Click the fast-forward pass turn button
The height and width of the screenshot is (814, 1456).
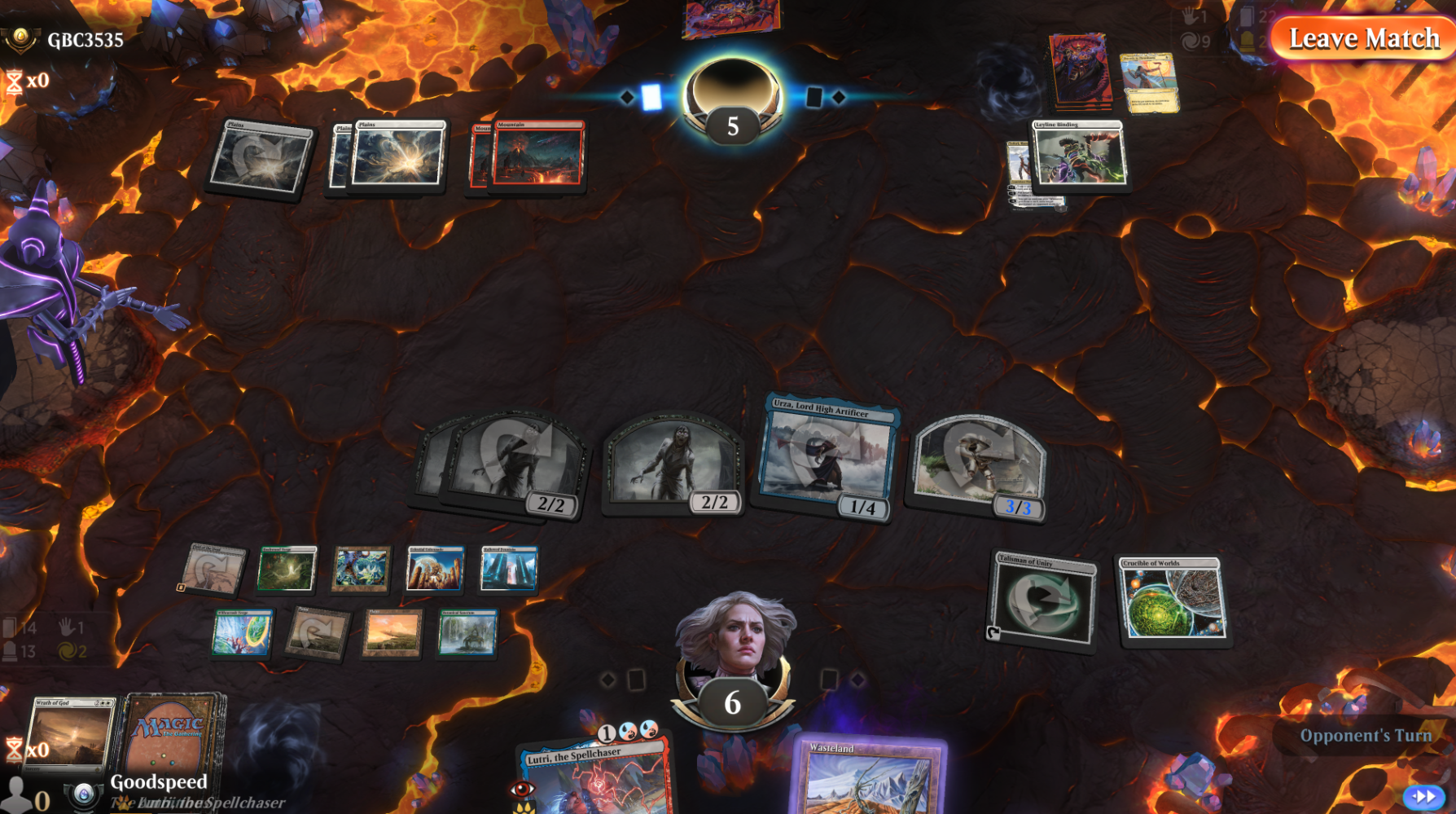(1423, 796)
